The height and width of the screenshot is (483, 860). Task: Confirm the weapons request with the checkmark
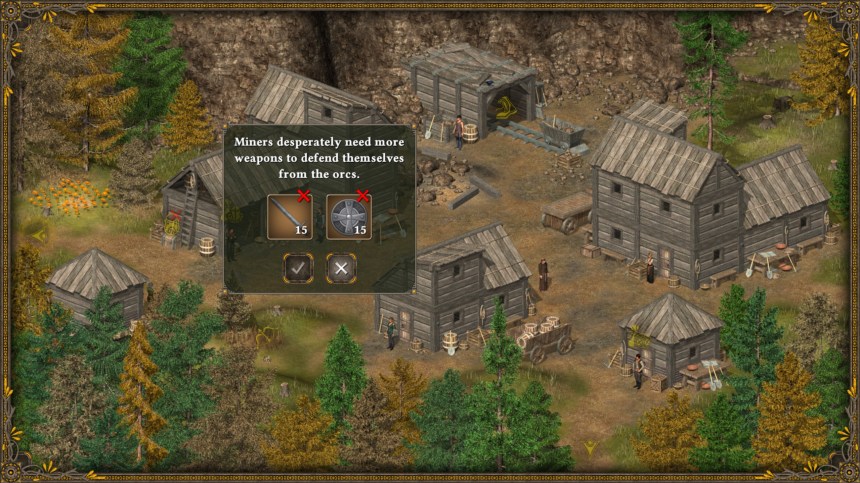coord(298,267)
